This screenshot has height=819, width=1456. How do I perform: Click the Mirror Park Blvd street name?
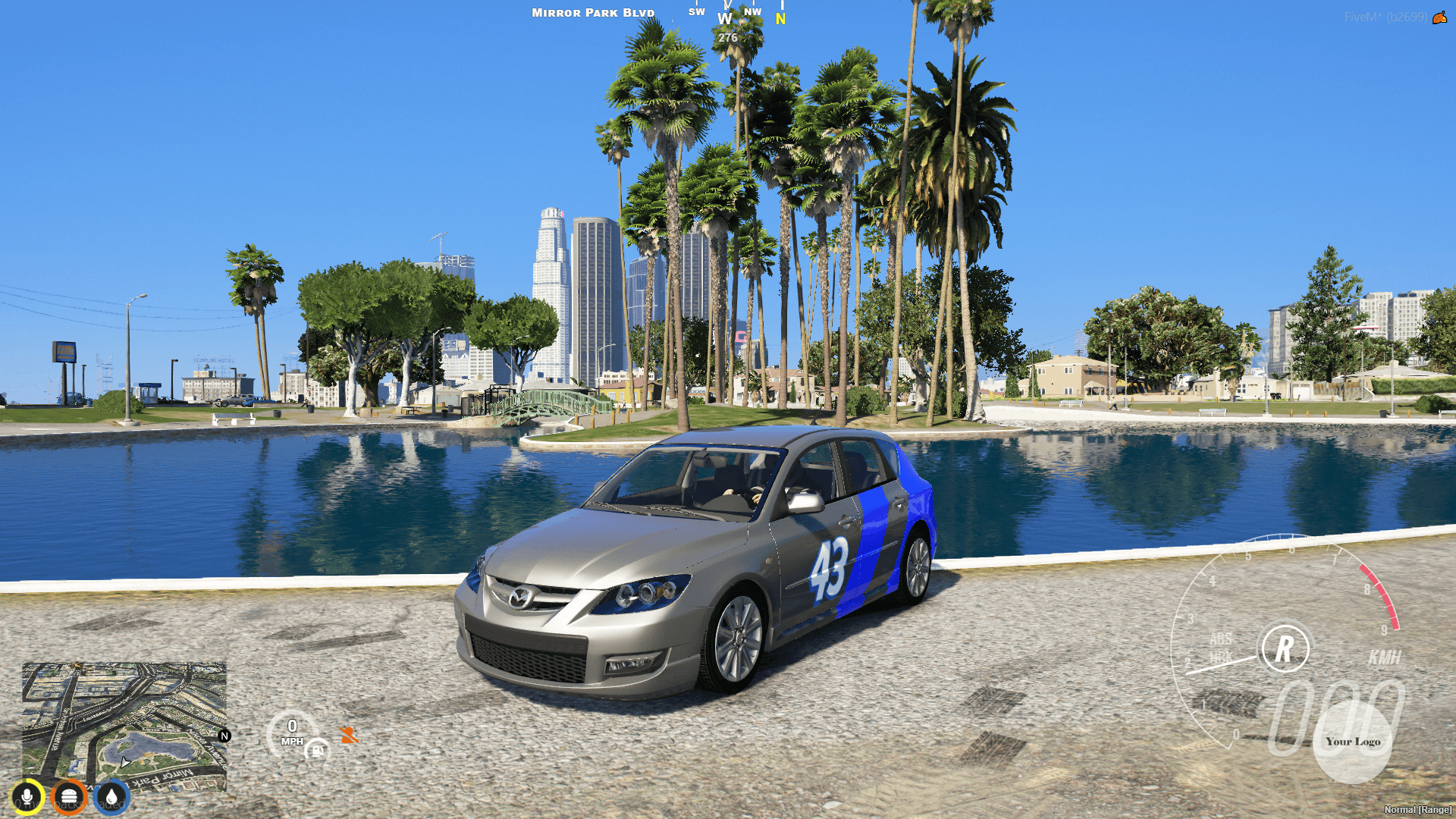tap(592, 12)
